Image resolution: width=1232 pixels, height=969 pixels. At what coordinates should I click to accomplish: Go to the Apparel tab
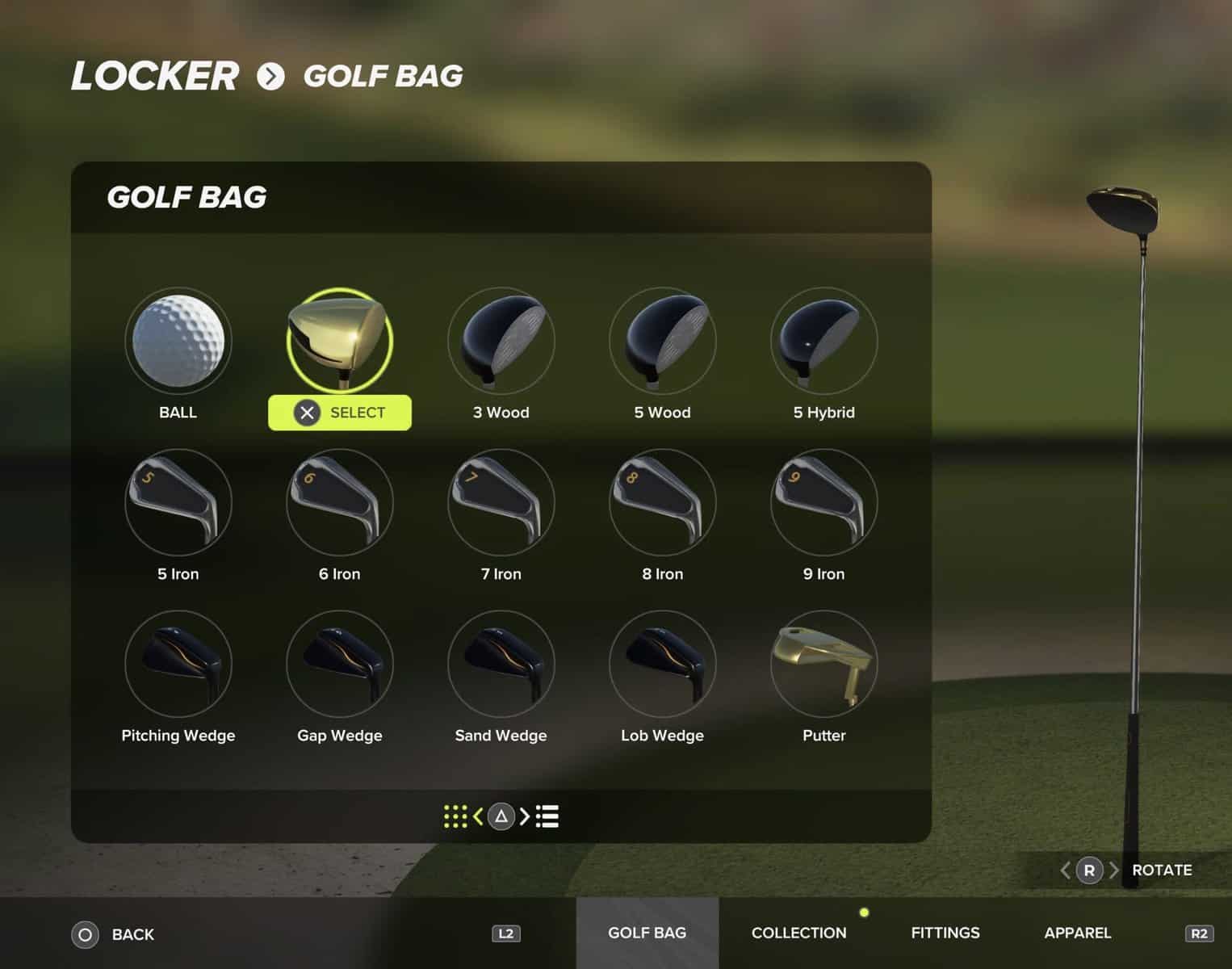[1078, 933]
